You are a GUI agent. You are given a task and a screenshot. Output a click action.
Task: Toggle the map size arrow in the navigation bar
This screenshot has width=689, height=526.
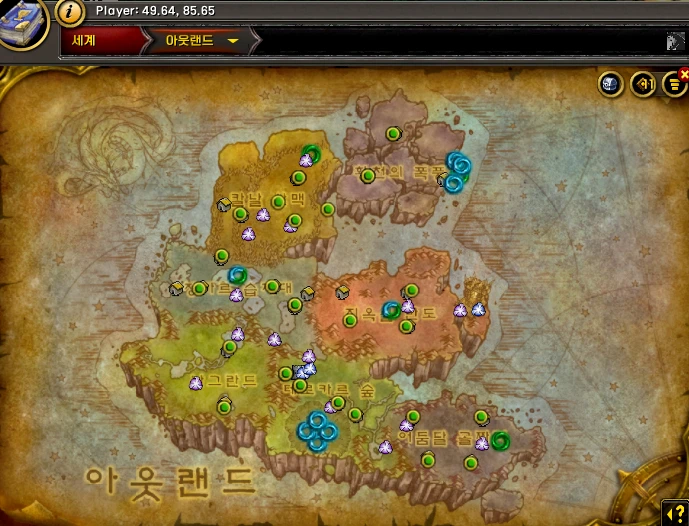pos(676,41)
